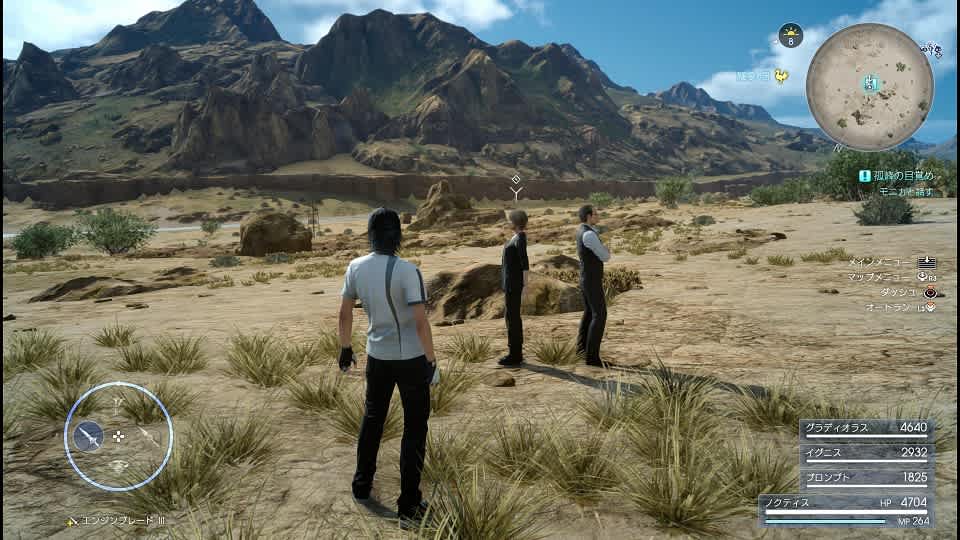Select ノクティス in the party list
Viewport: 960px width, 540px height.
coord(845,504)
